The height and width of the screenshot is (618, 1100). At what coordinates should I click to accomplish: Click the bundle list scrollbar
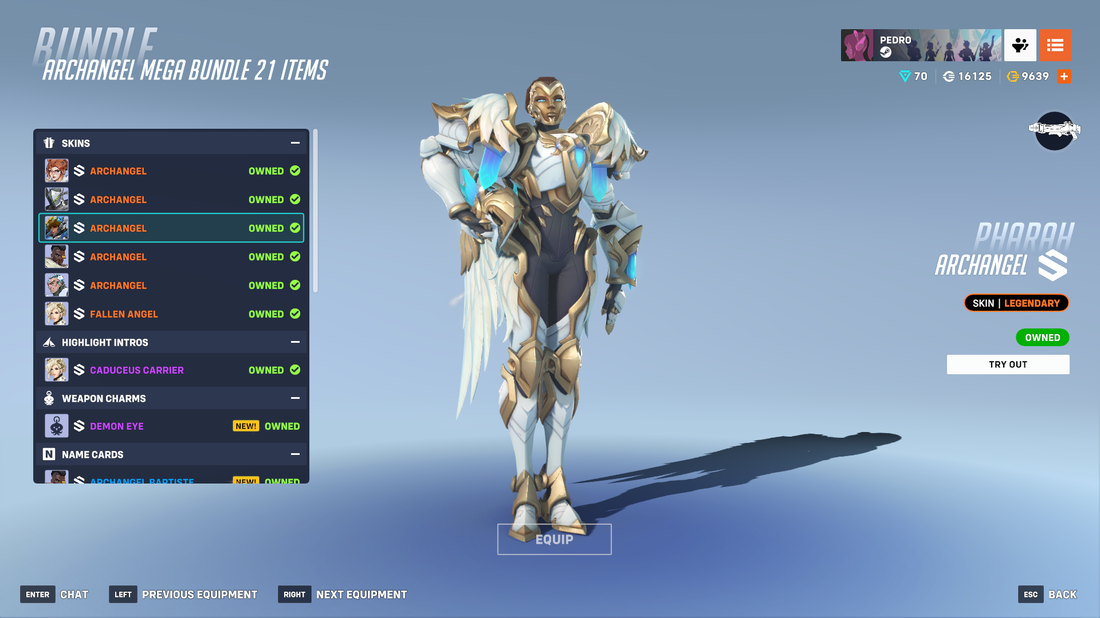316,210
